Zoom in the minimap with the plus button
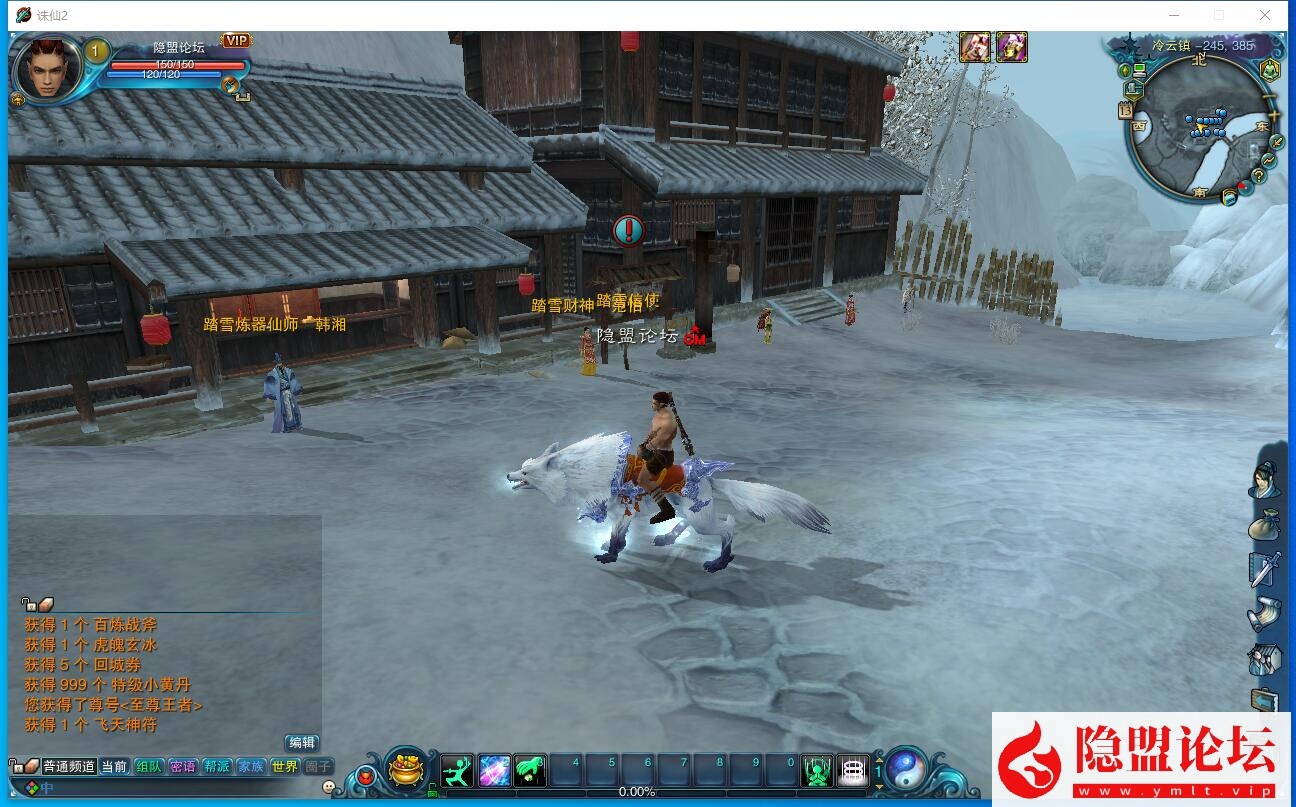 tap(1273, 115)
